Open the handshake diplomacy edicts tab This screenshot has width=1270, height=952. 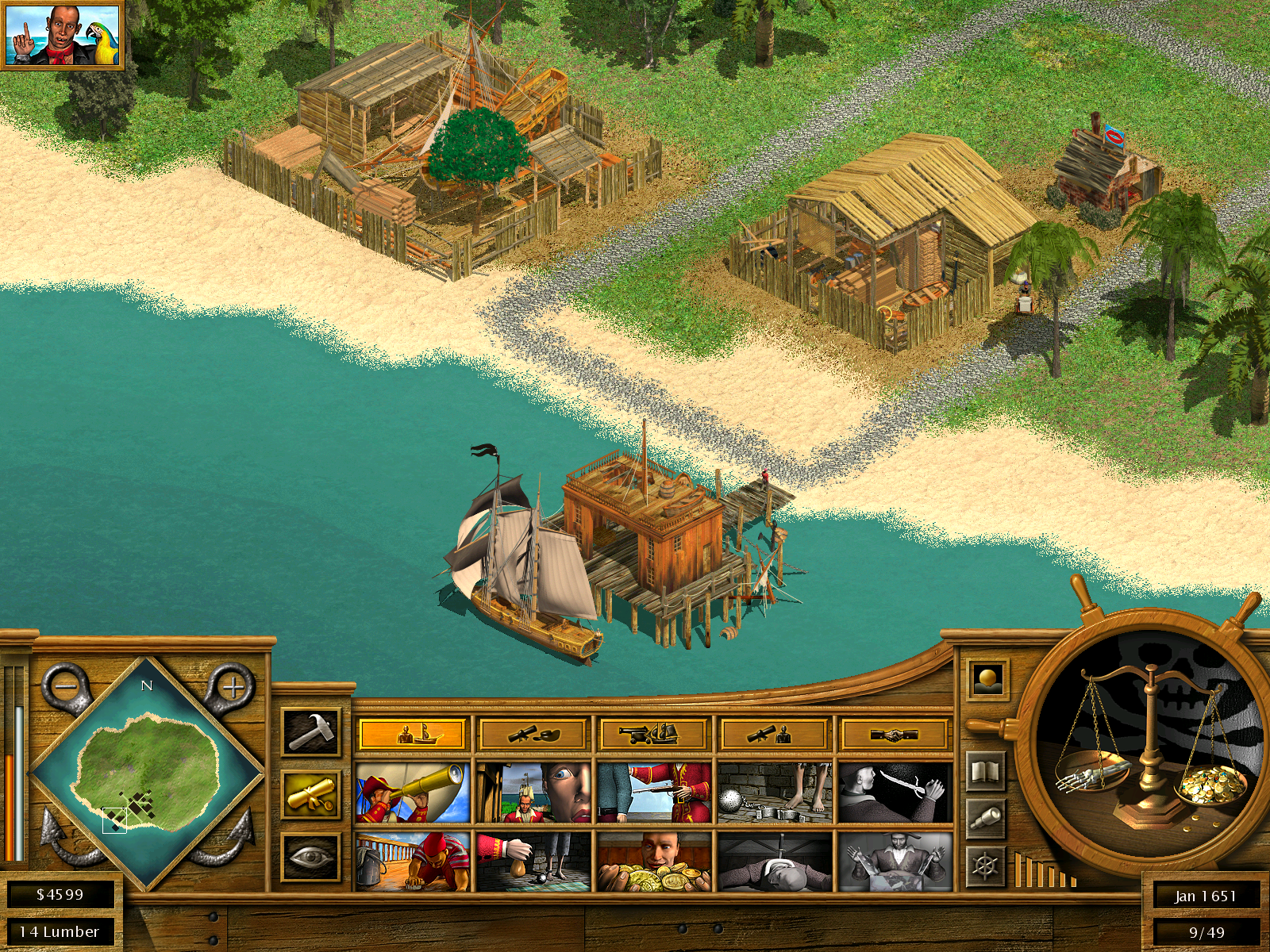tap(895, 734)
